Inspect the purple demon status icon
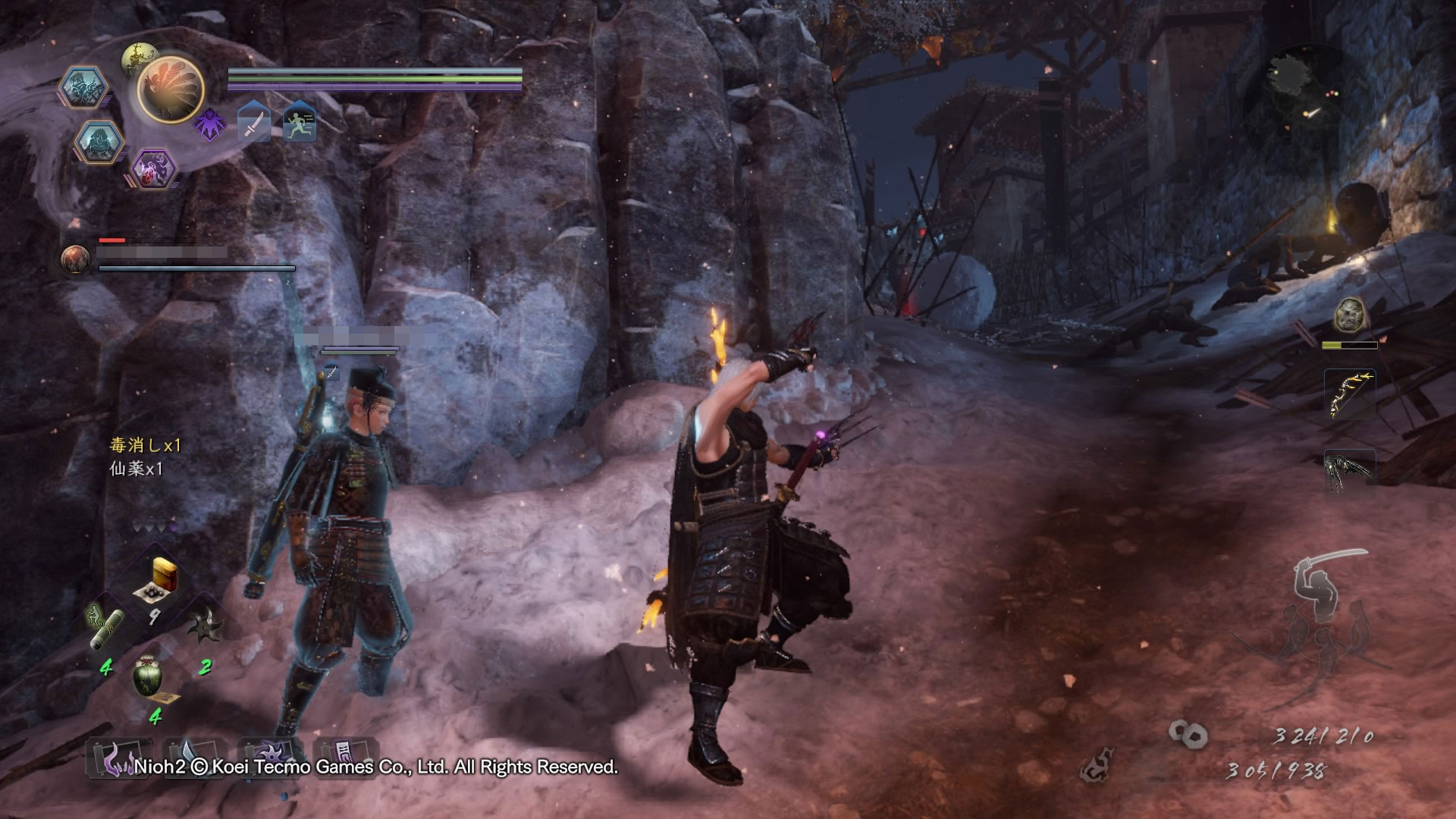The height and width of the screenshot is (819, 1456). (x=210, y=124)
